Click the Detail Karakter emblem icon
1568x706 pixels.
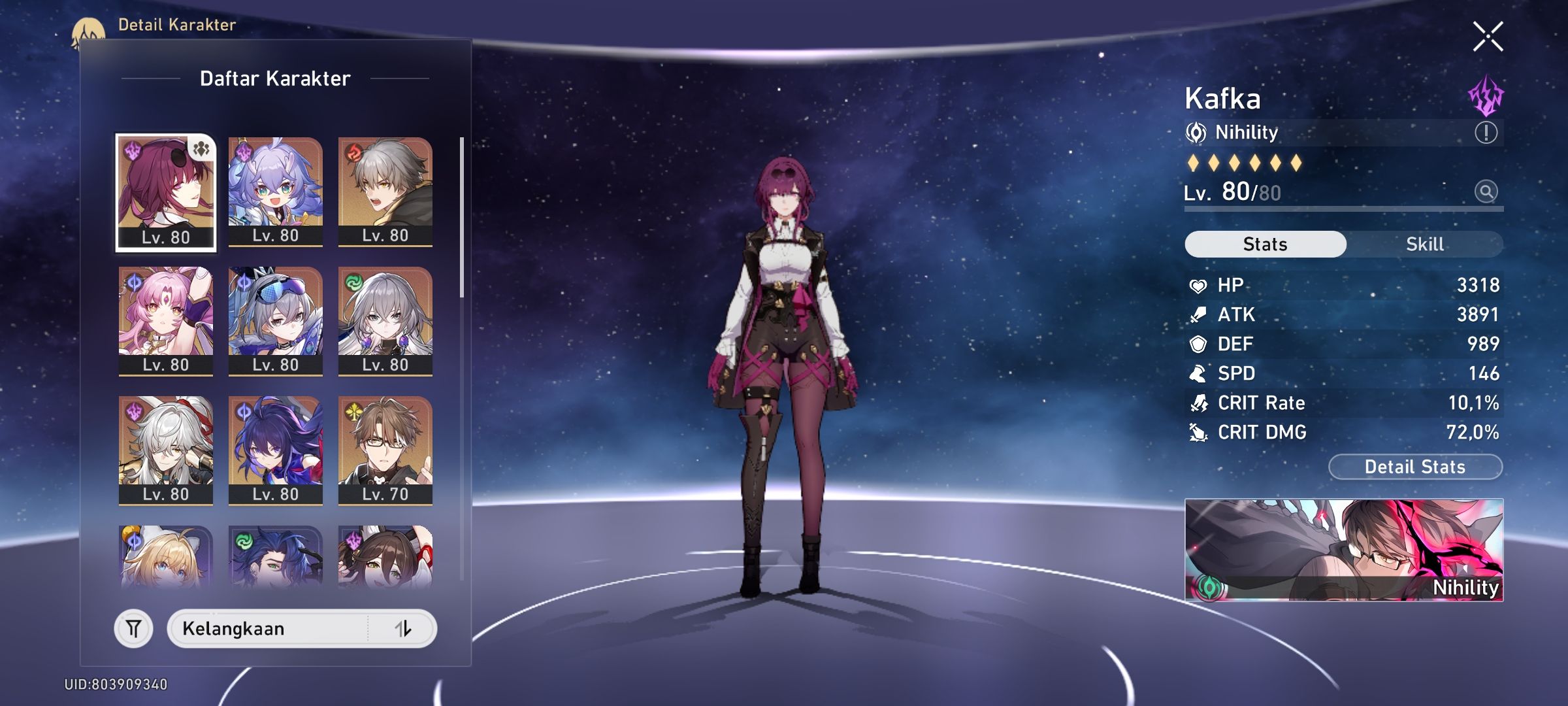point(89,29)
